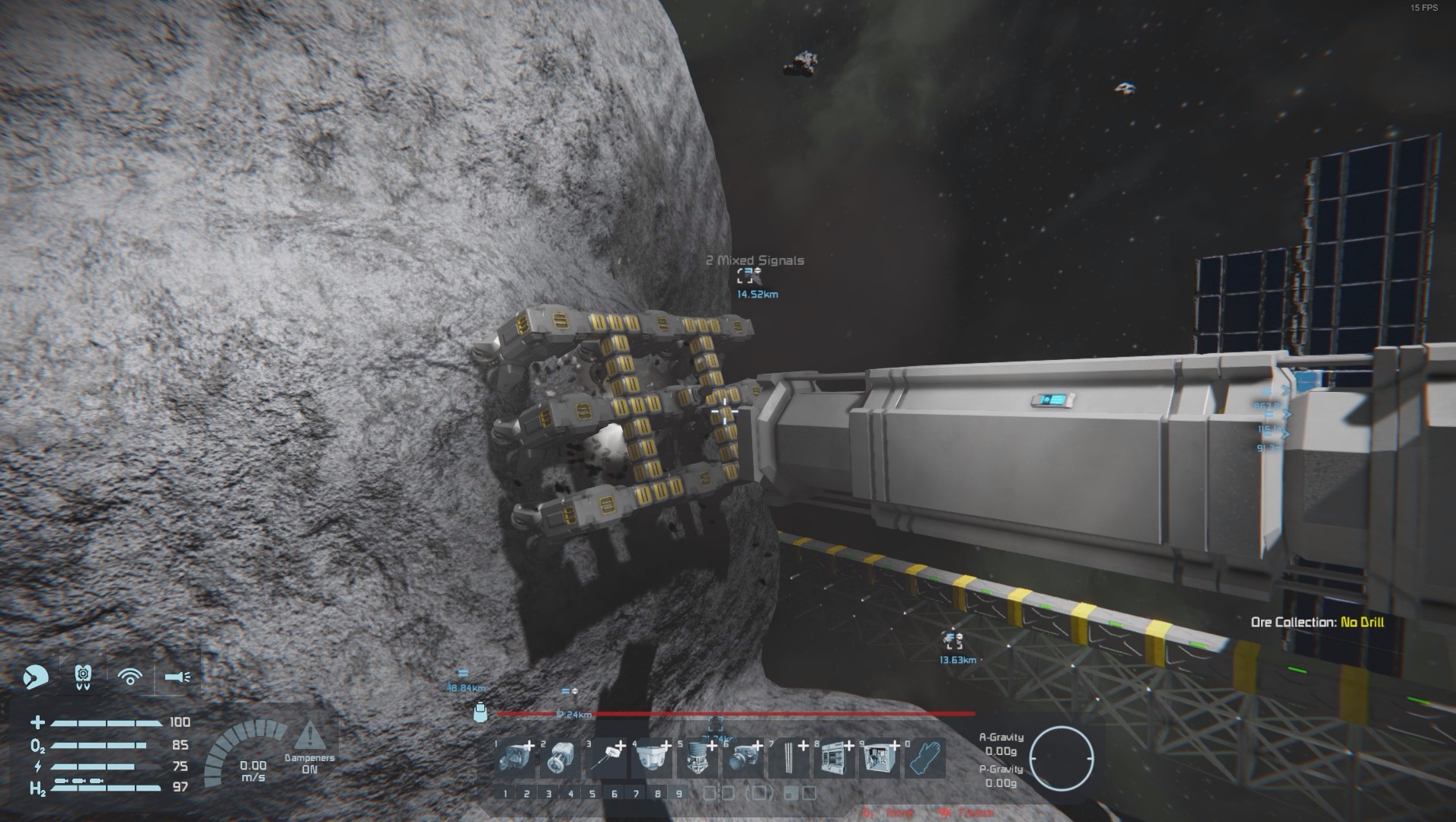Switch to toolbar page 1
This screenshot has height=822, width=1456.
tap(505, 794)
